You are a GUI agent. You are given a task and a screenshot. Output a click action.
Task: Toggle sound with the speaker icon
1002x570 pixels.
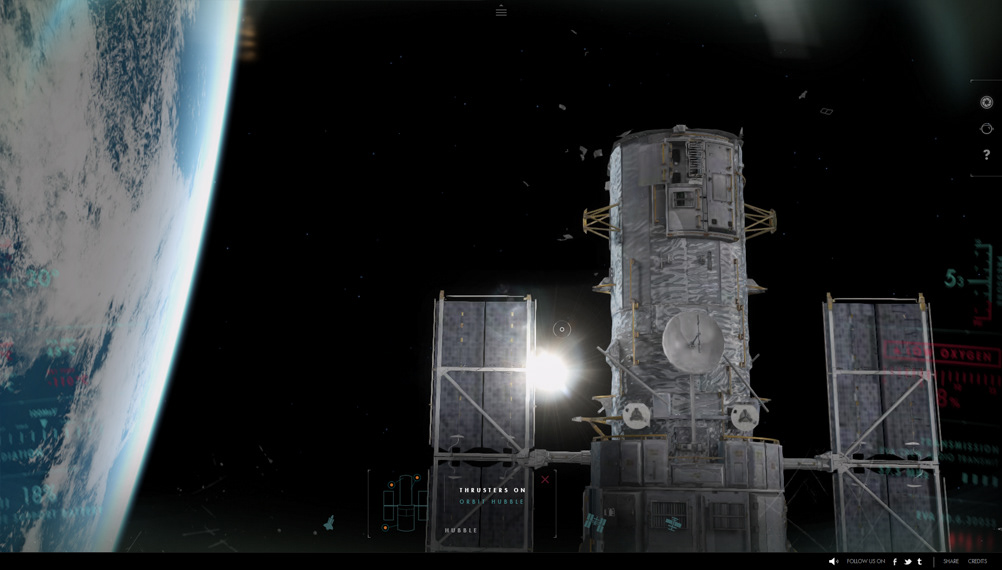pos(833,562)
